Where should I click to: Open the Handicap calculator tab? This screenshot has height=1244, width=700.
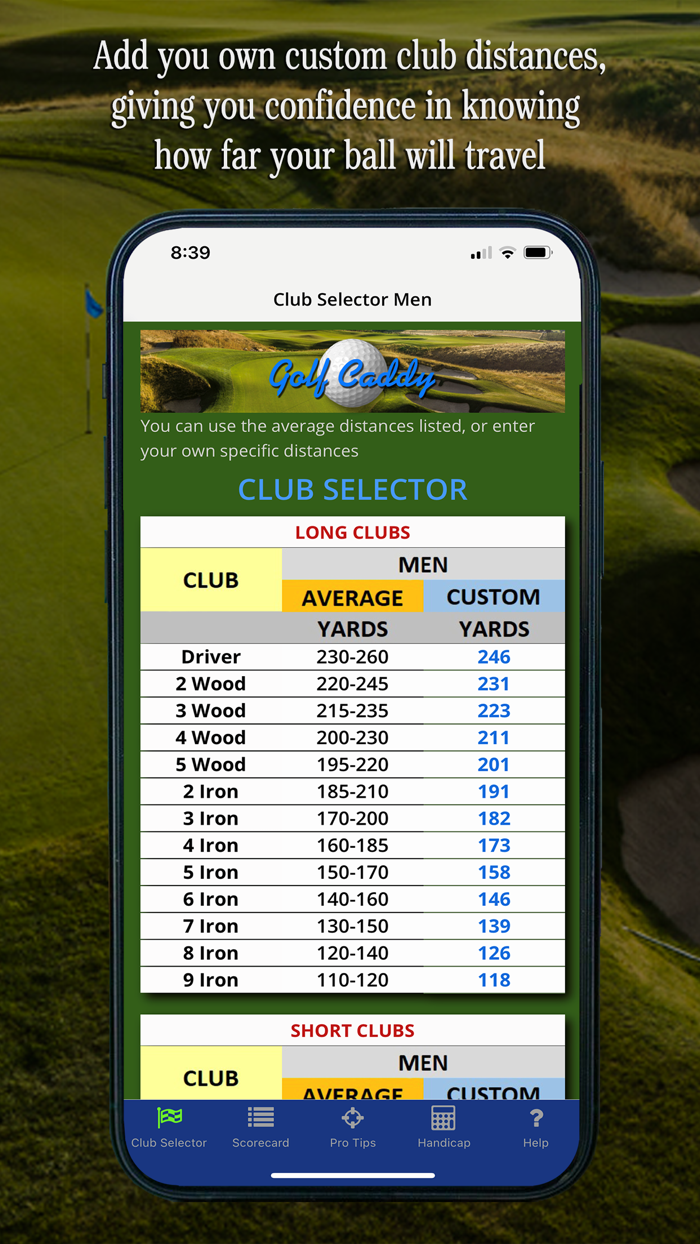click(444, 1127)
